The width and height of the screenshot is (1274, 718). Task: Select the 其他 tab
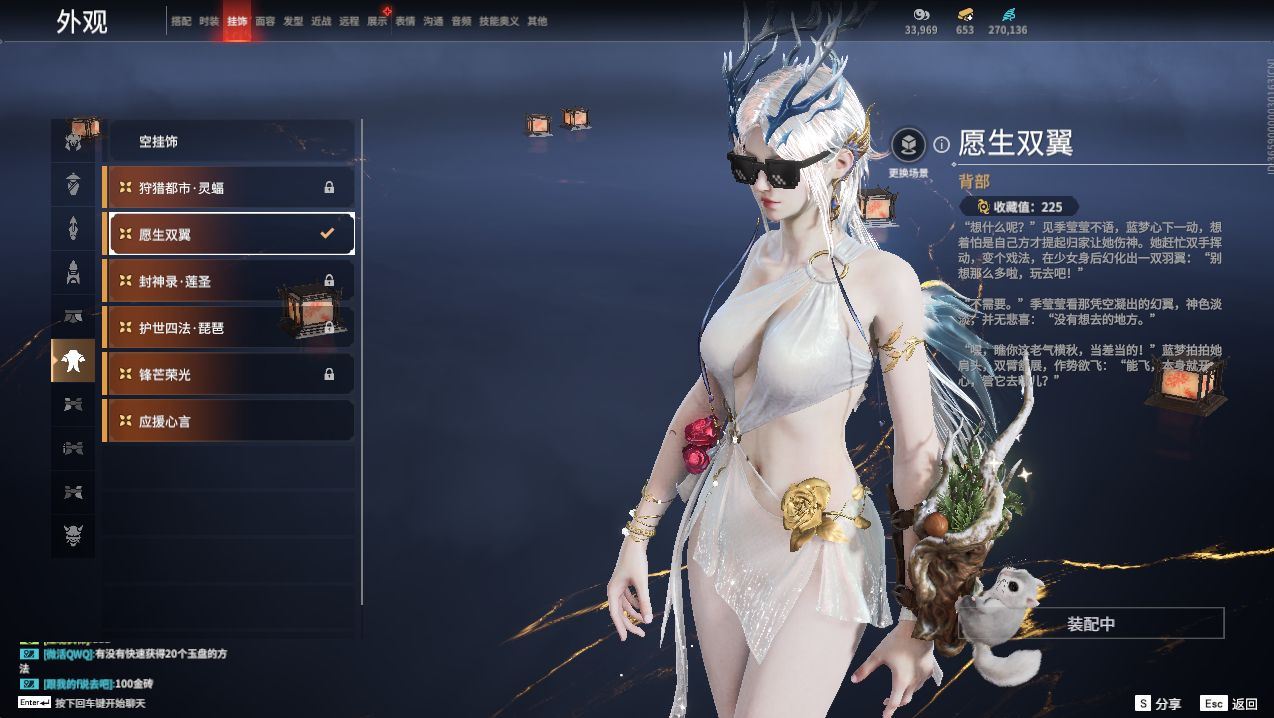pos(537,21)
